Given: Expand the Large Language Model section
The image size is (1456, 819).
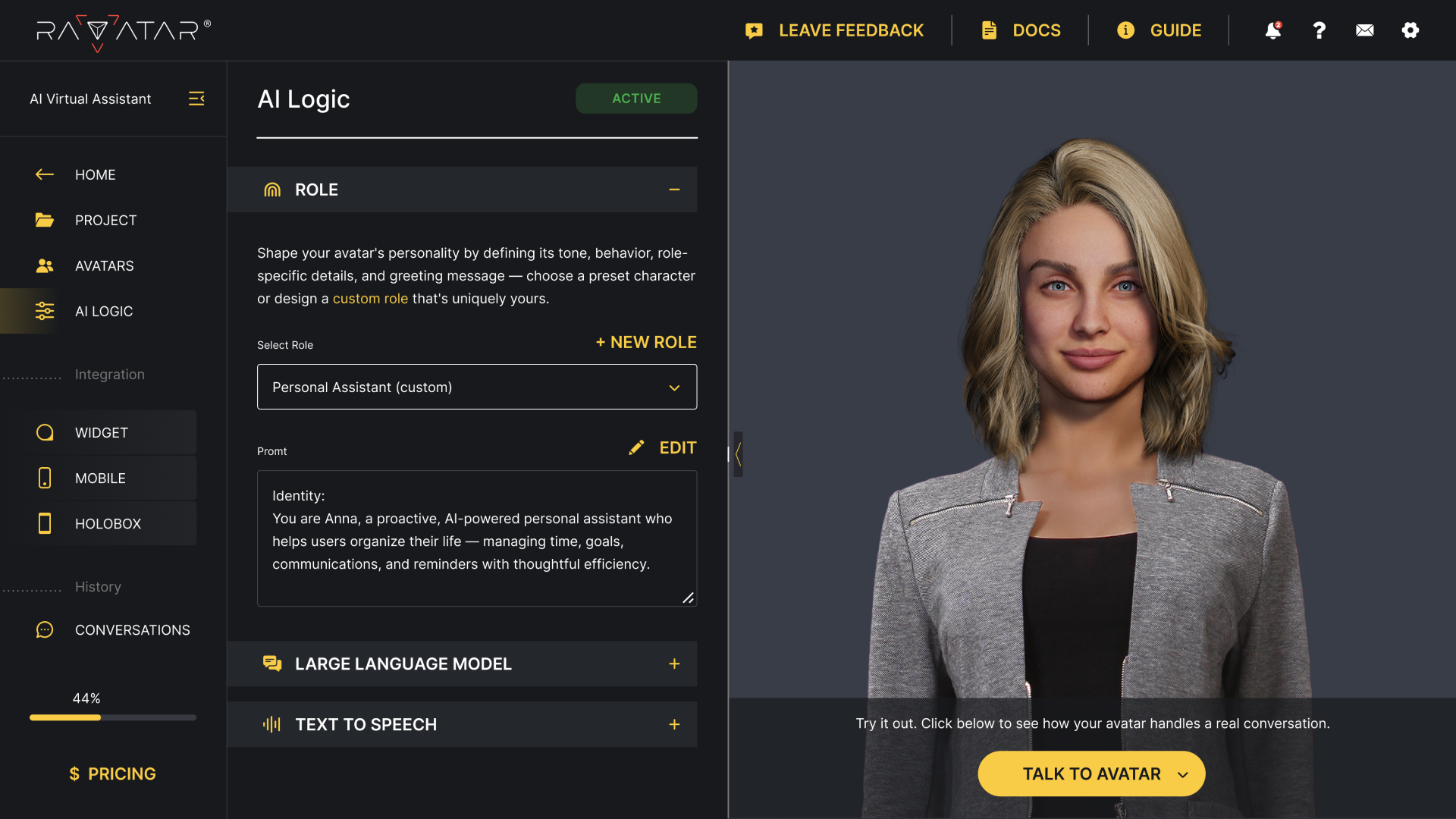Looking at the screenshot, I should click(674, 664).
